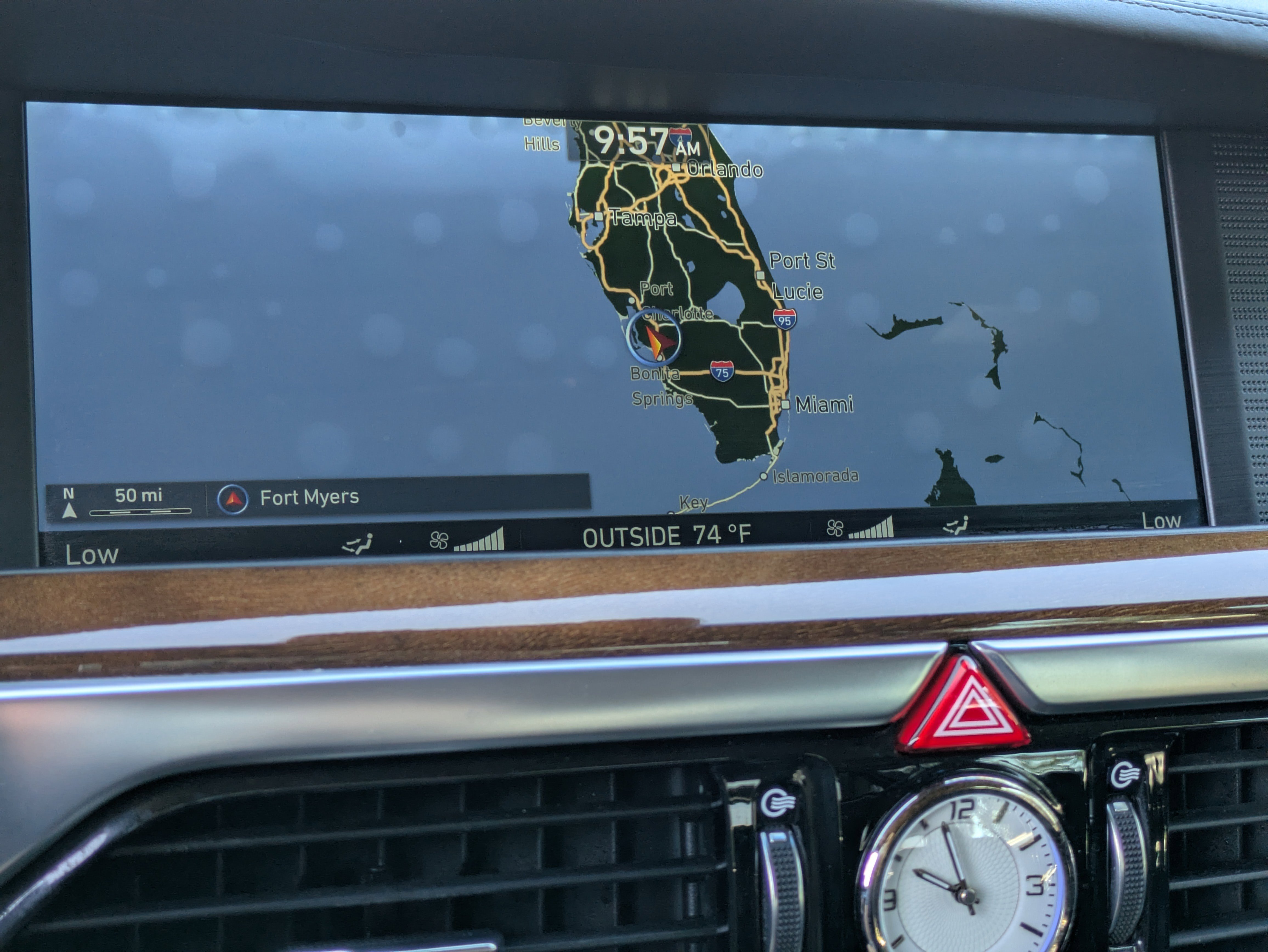The height and width of the screenshot is (952, 1268).
Task: Tap the Interstate 95 highway shield
Action: (784, 319)
